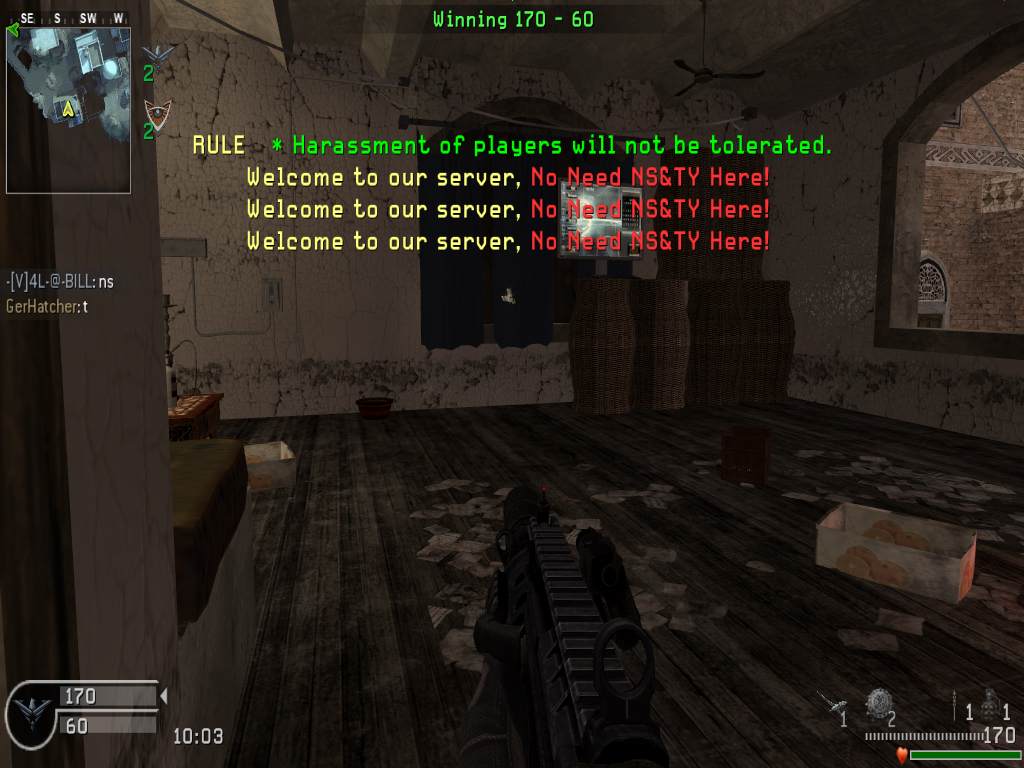Screen dimensions: 1024x768
Task: Click the green harassment rule message
Action: click(551, 146)
